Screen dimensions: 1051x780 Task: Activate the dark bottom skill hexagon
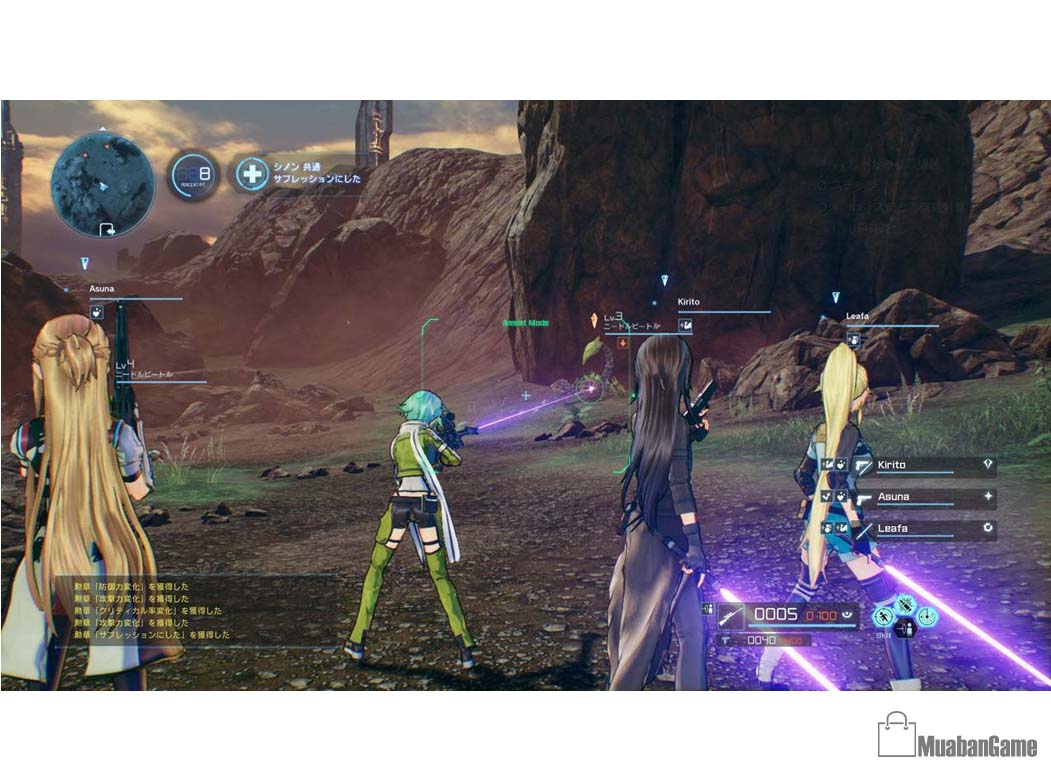(905, 630)
